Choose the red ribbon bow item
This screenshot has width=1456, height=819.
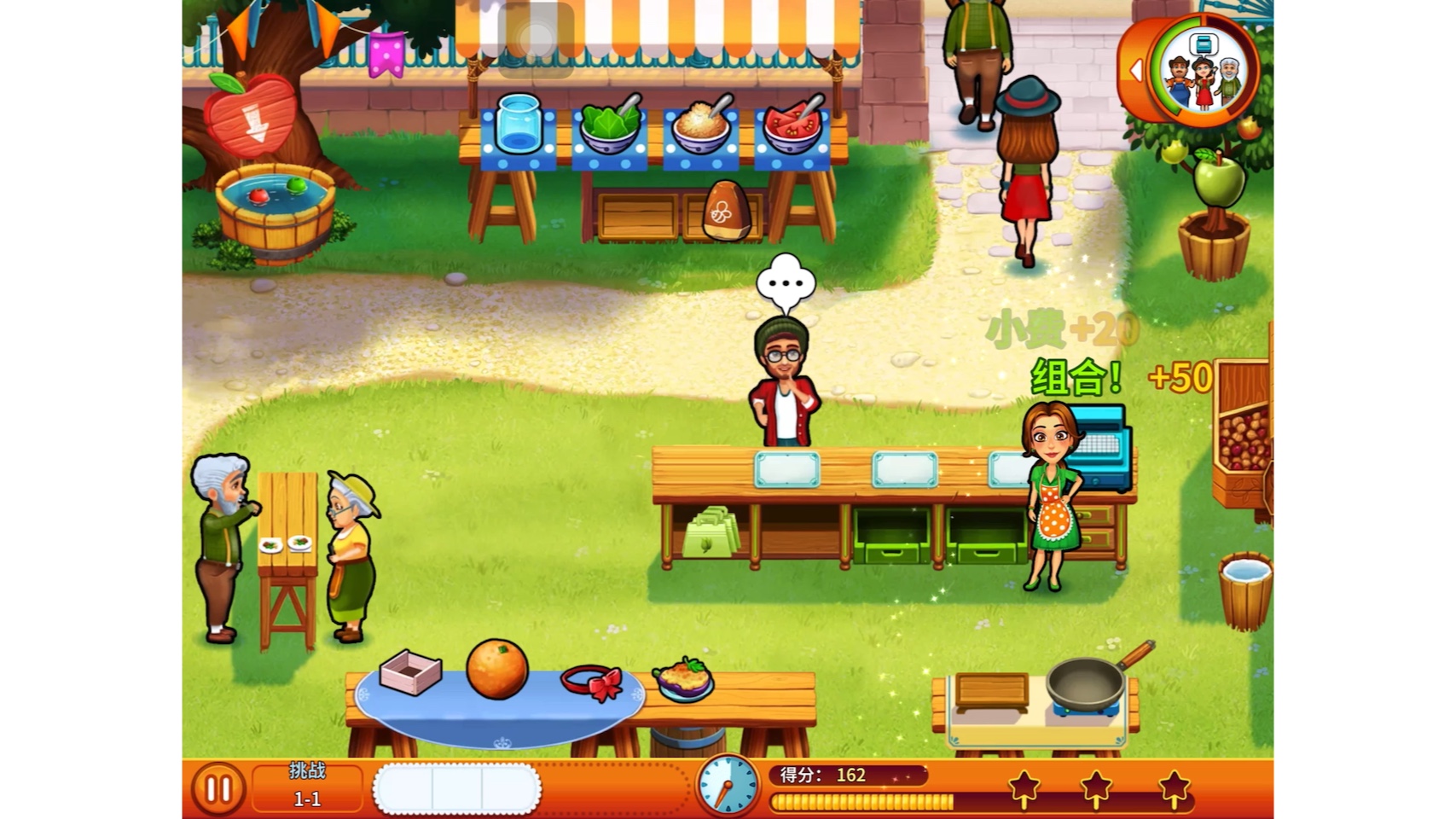pyautogui.click(x=592, y=682)
